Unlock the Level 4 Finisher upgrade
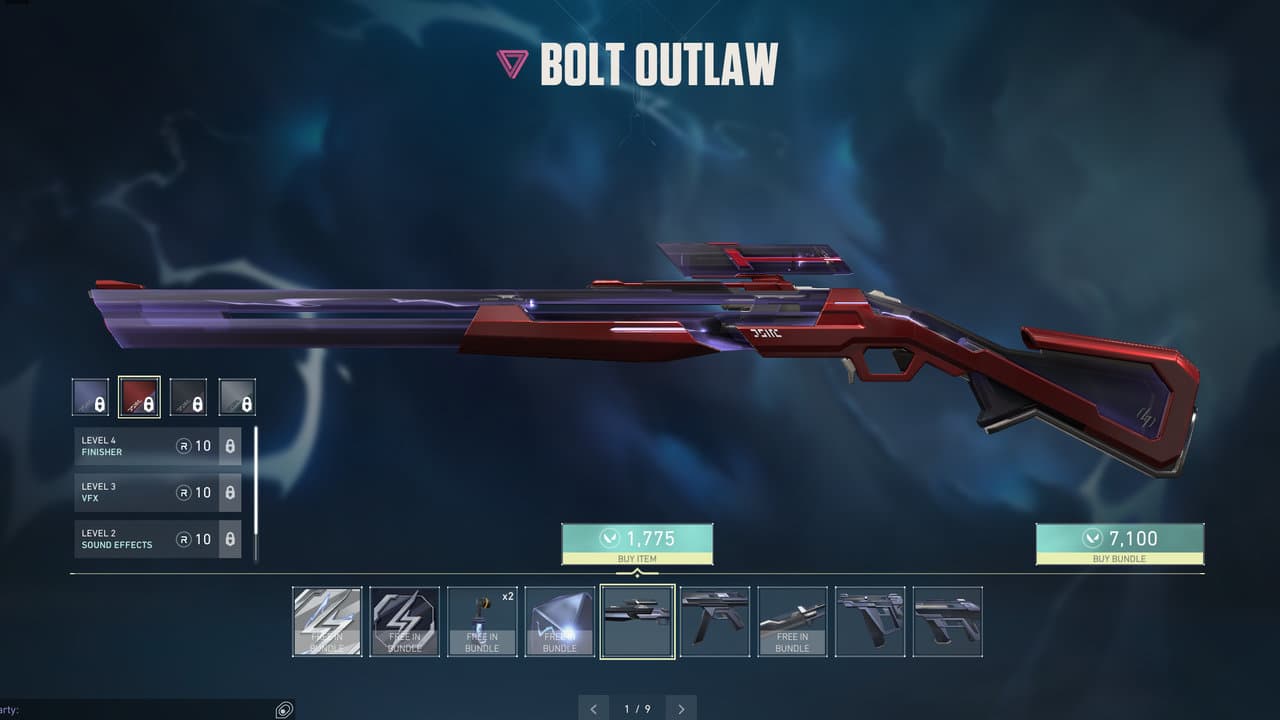This screenshot has height=720, width=1280. coord(157,446)
